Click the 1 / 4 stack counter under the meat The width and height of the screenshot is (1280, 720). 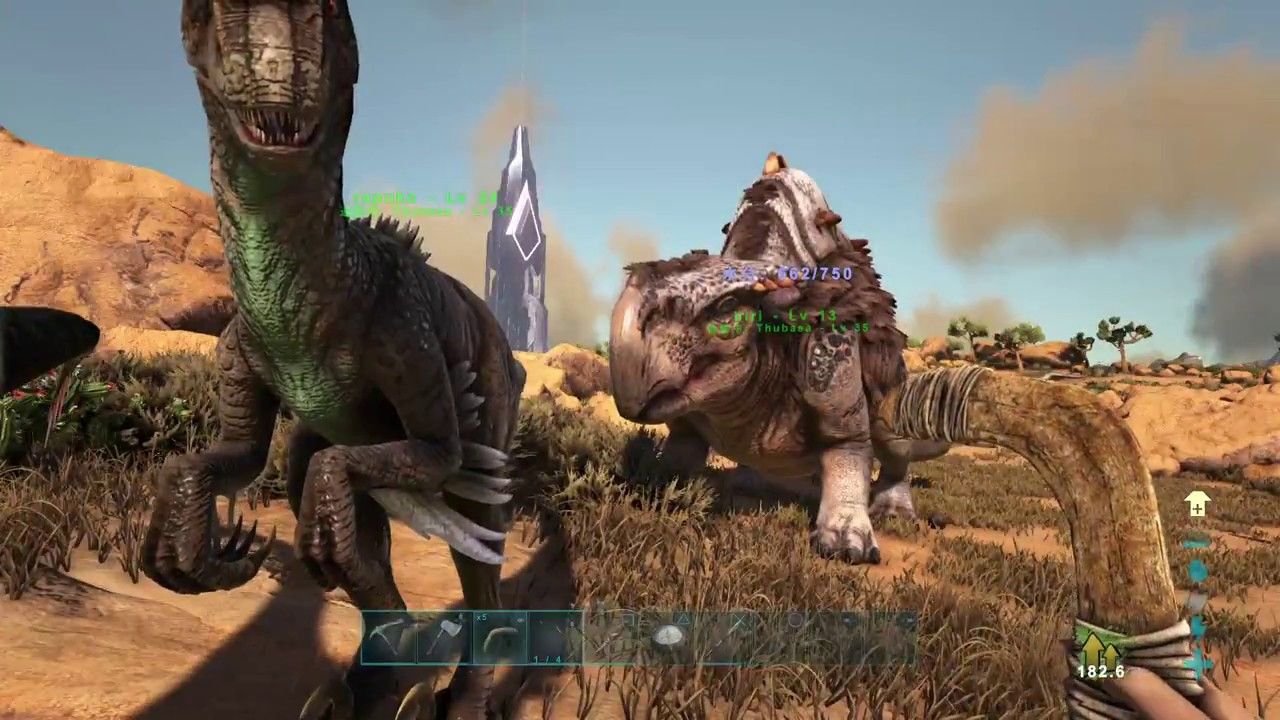coord(547,659)
